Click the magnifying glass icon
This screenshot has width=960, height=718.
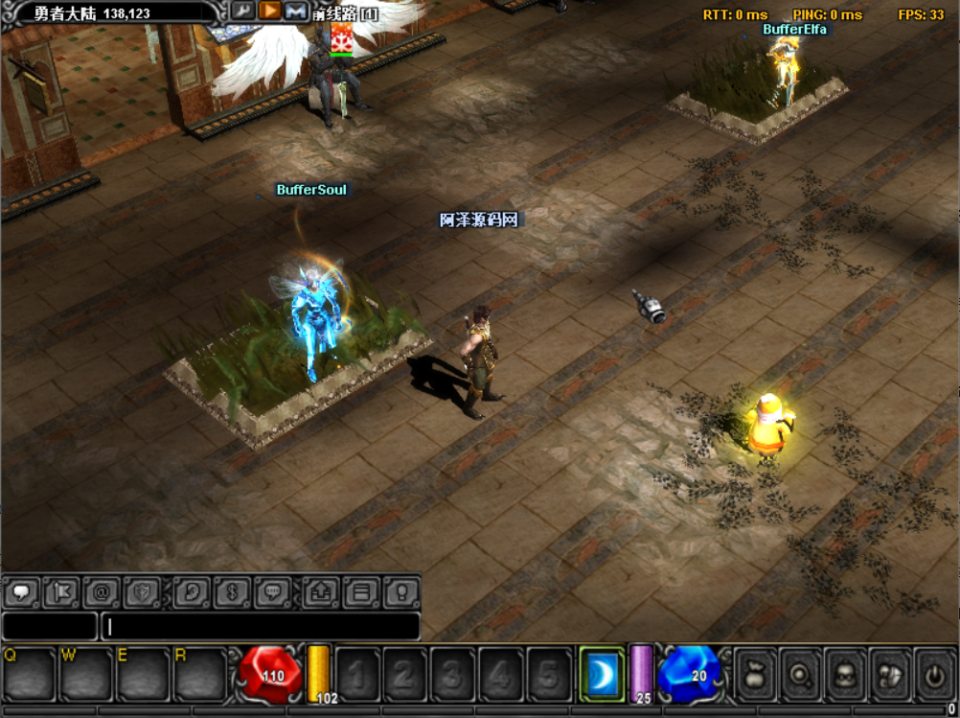[801, 675]
